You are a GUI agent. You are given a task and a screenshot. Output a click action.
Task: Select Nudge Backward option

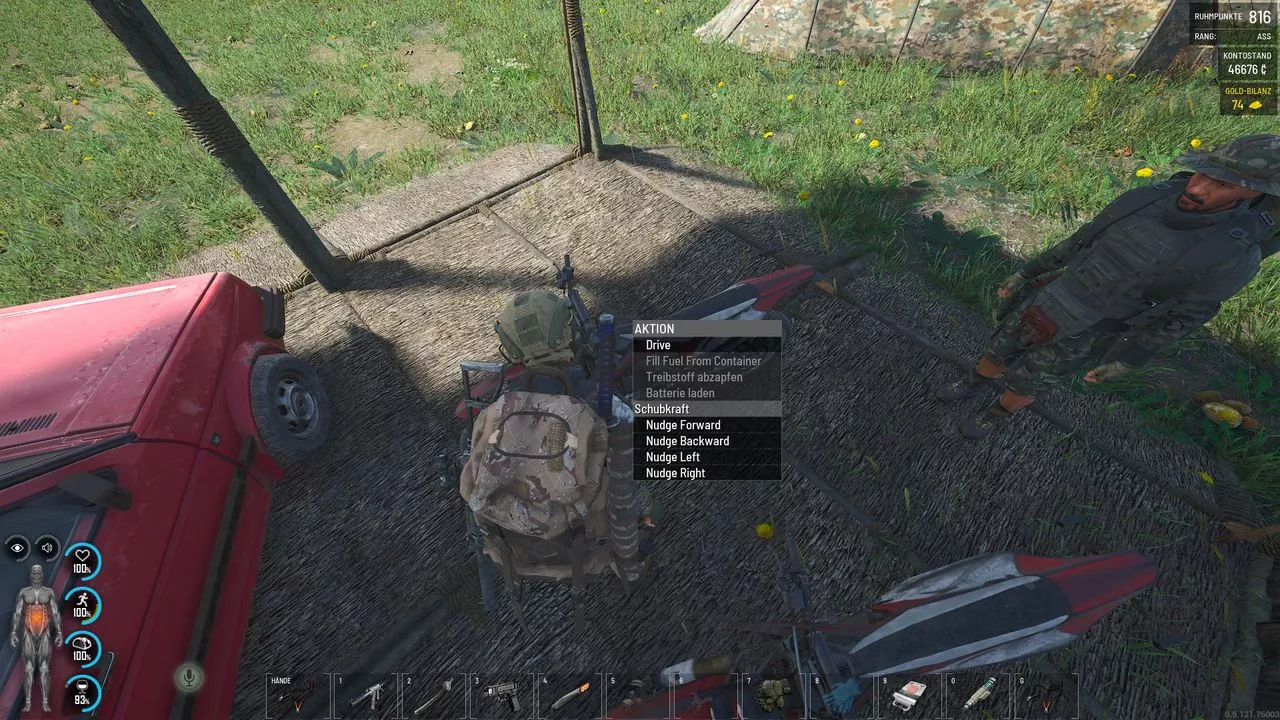[687, 441]
